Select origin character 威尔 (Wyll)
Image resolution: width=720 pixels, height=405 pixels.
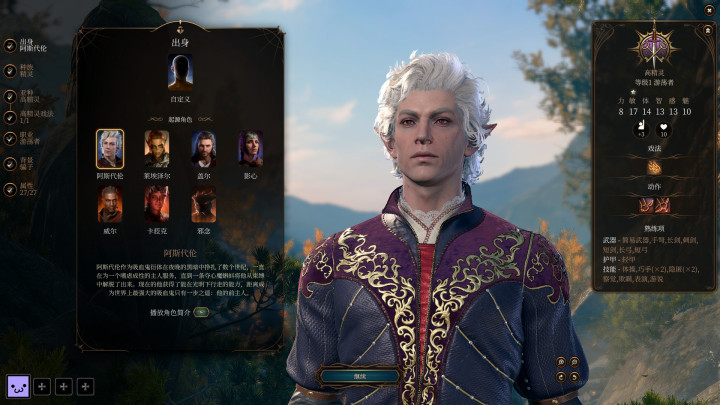pyautogui.click(x=110, y=204)
